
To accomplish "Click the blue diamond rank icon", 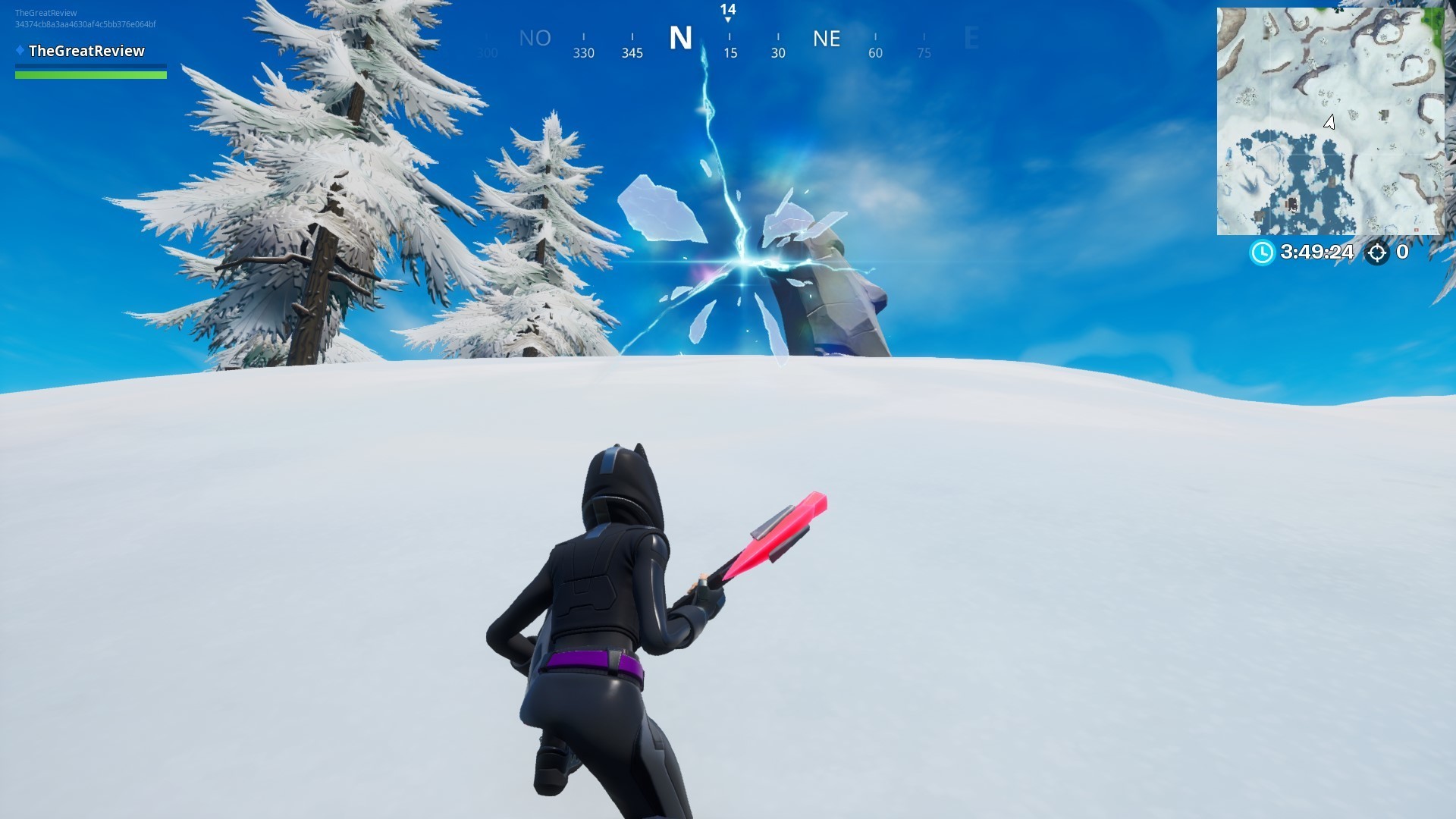I will (19, 51).
